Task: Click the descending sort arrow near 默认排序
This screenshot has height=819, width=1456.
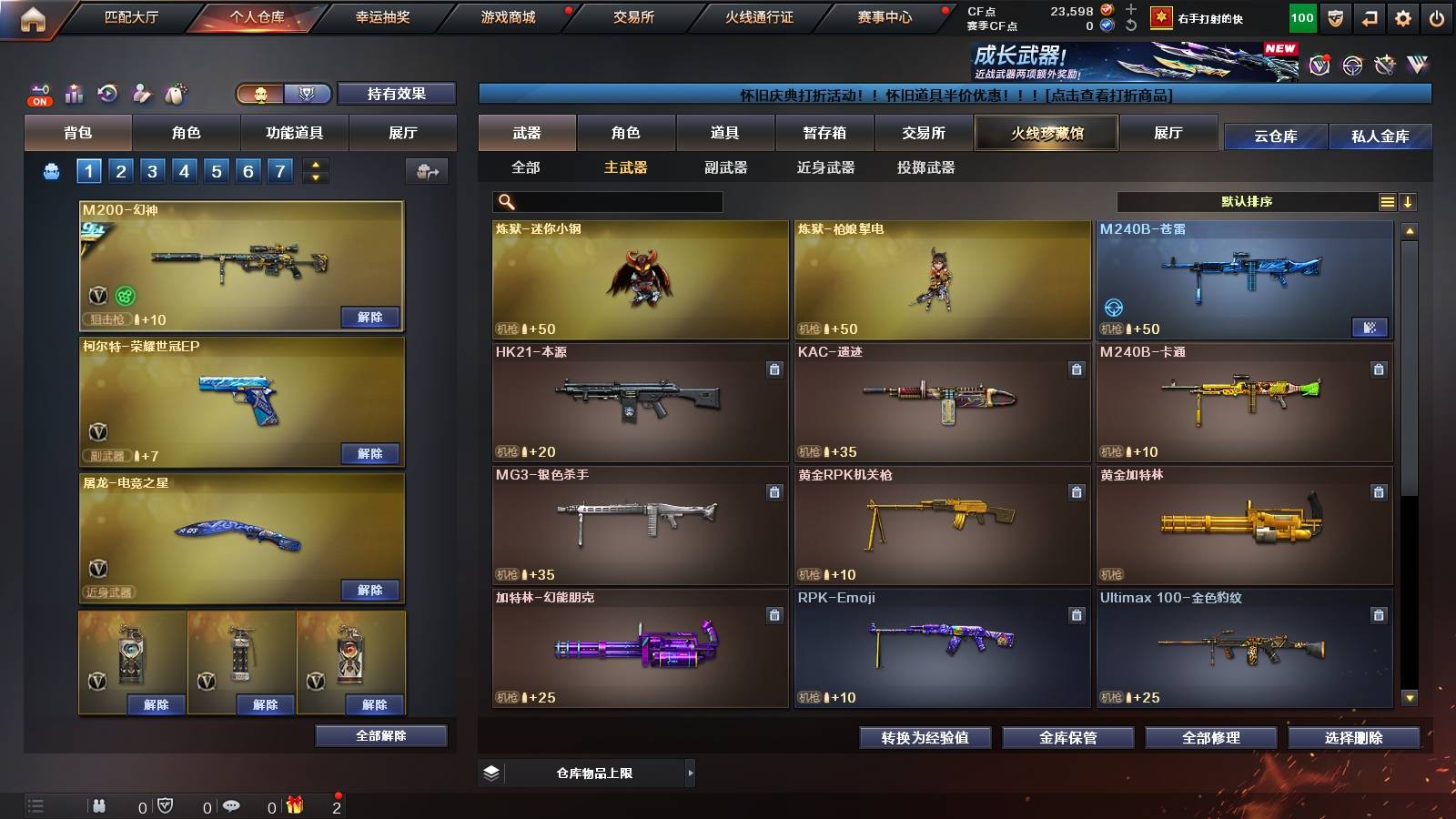Action: click(1409, 202)
